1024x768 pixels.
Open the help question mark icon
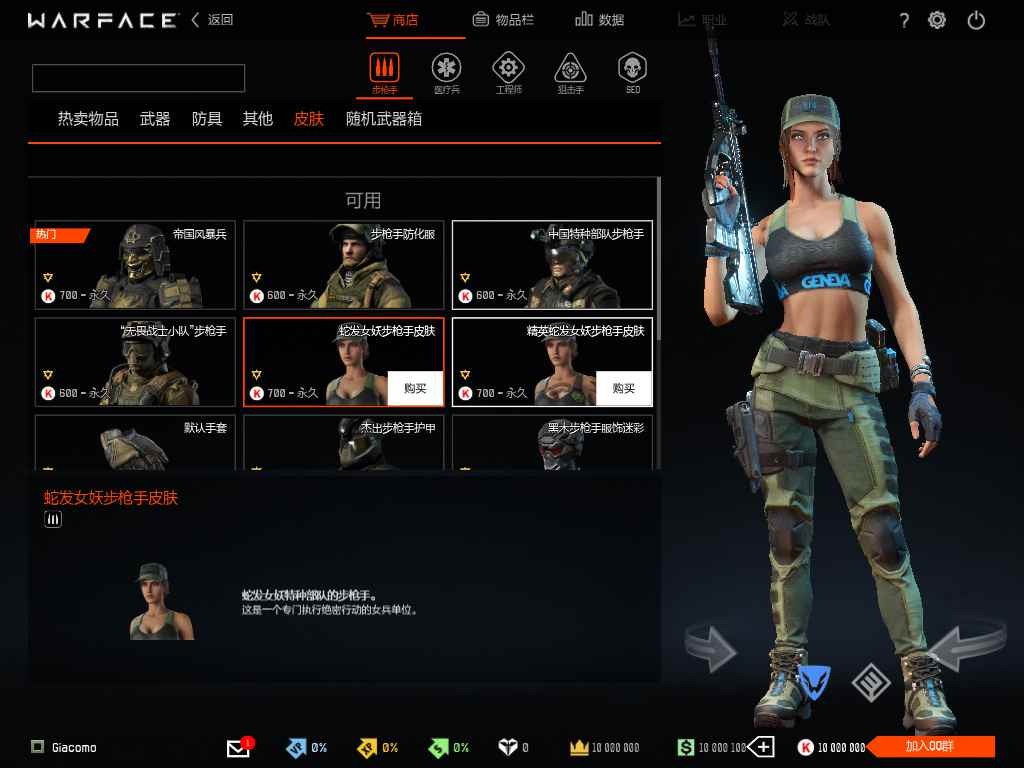[904, 21]
